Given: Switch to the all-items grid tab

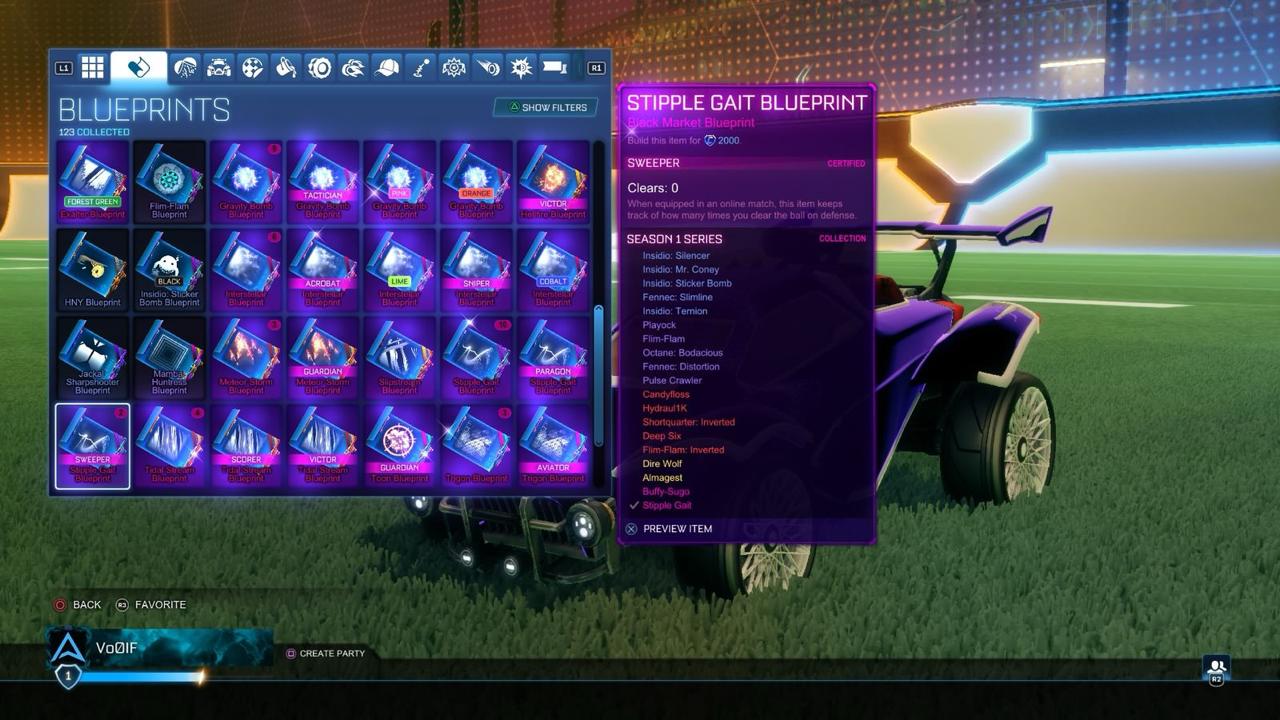Looking at the screenshot, I should coord(93,67).
